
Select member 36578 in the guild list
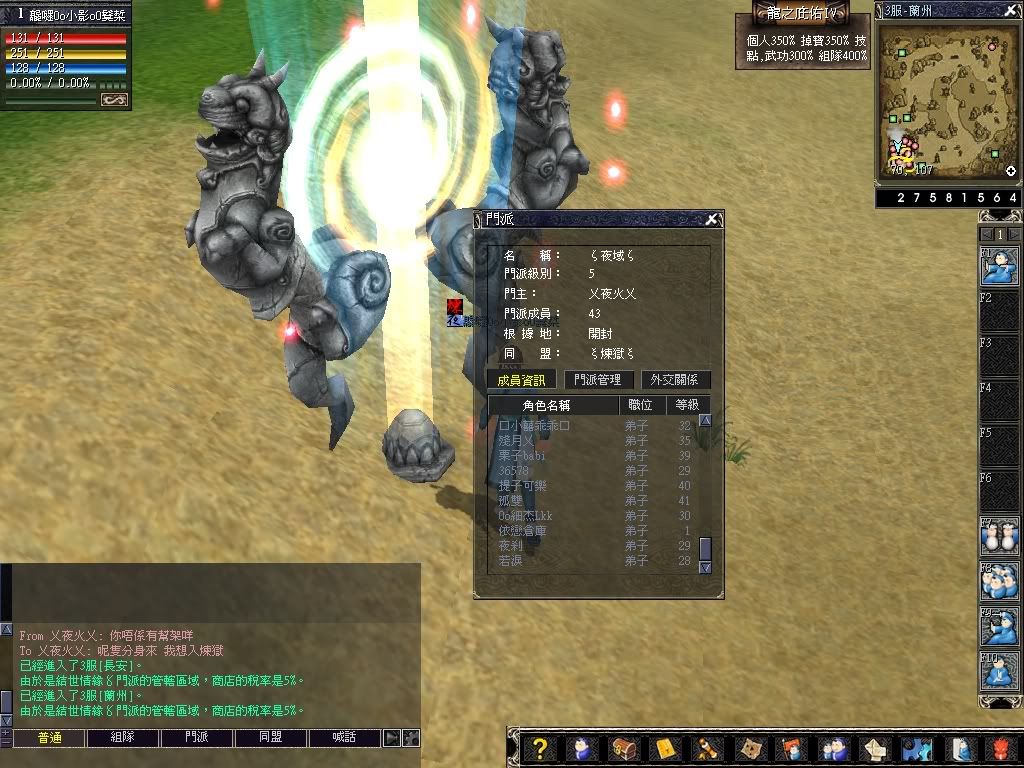pyautogui.click(x=513, y=471)
